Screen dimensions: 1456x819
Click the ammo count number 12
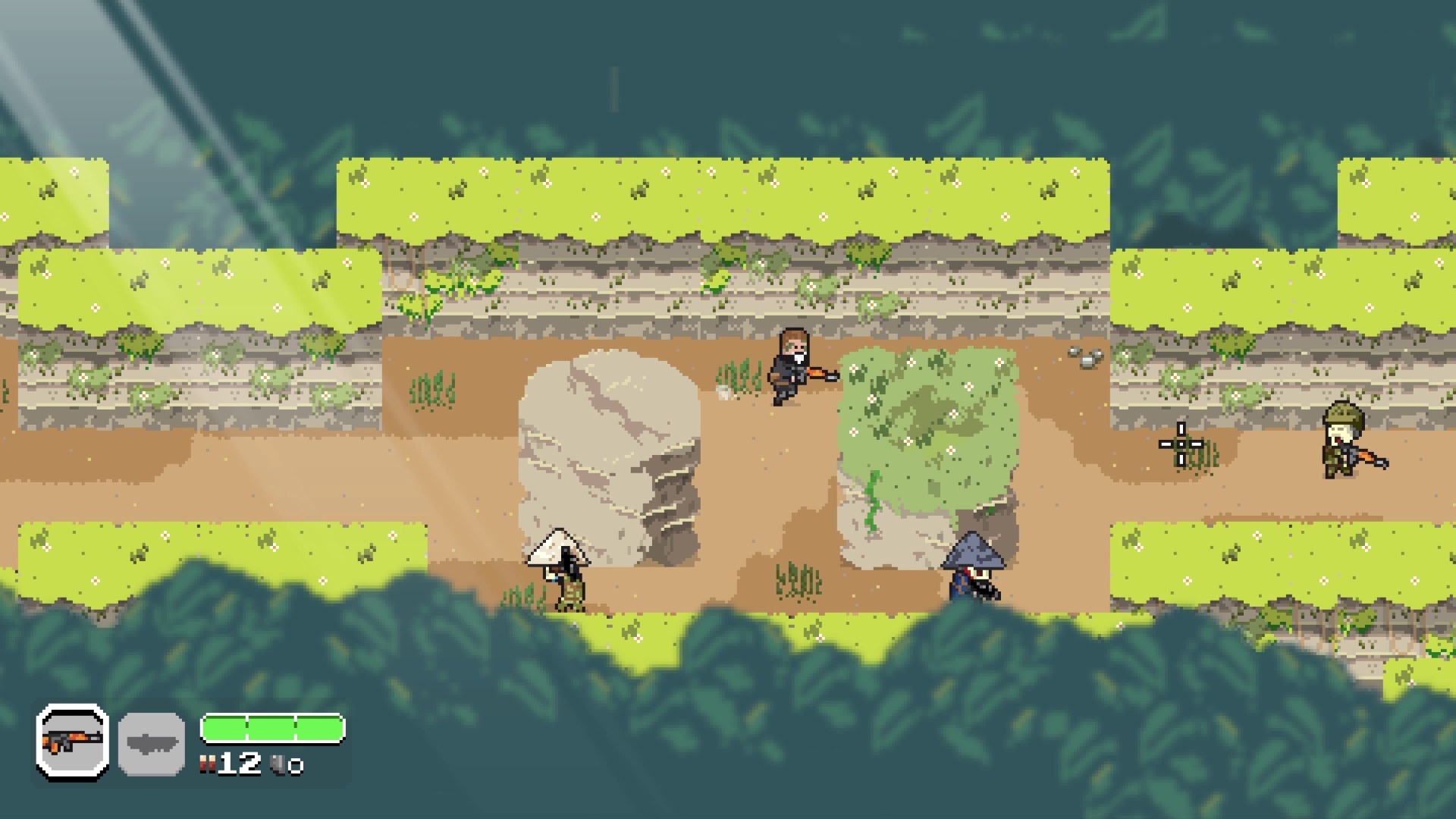pyautogui.click(x=238, y=764)
